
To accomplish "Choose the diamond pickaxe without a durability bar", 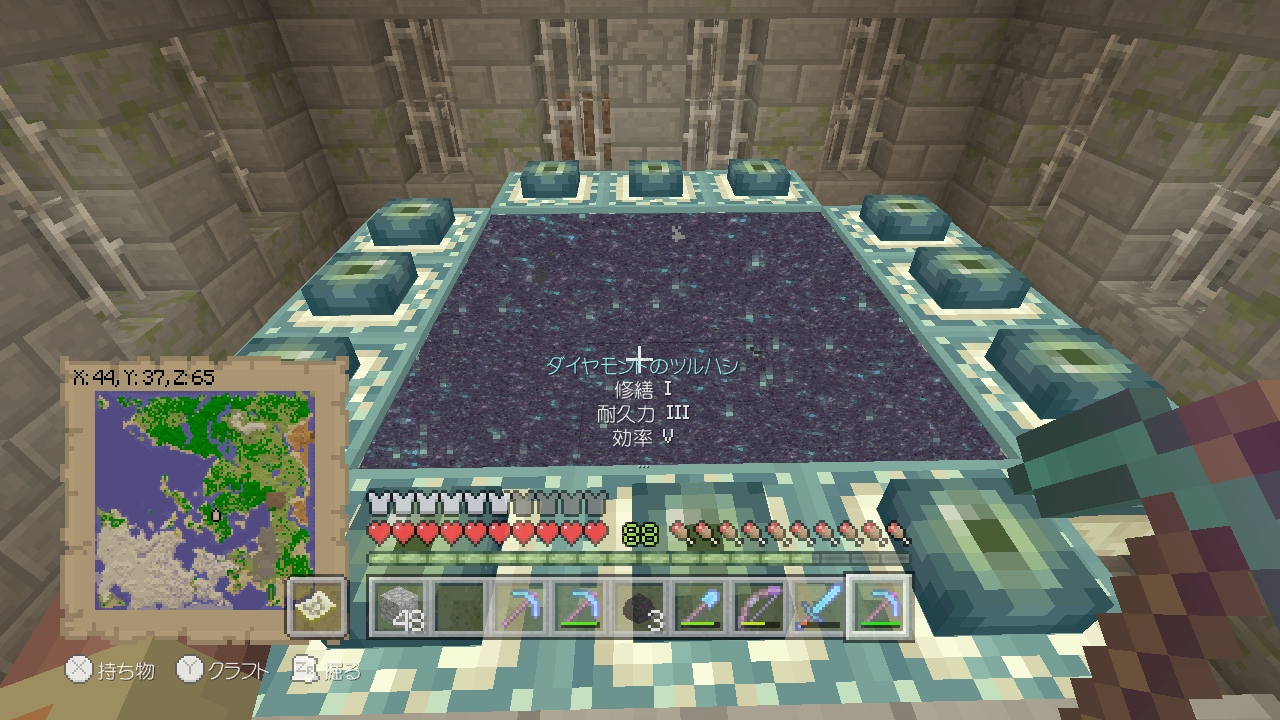I will 520,606.
